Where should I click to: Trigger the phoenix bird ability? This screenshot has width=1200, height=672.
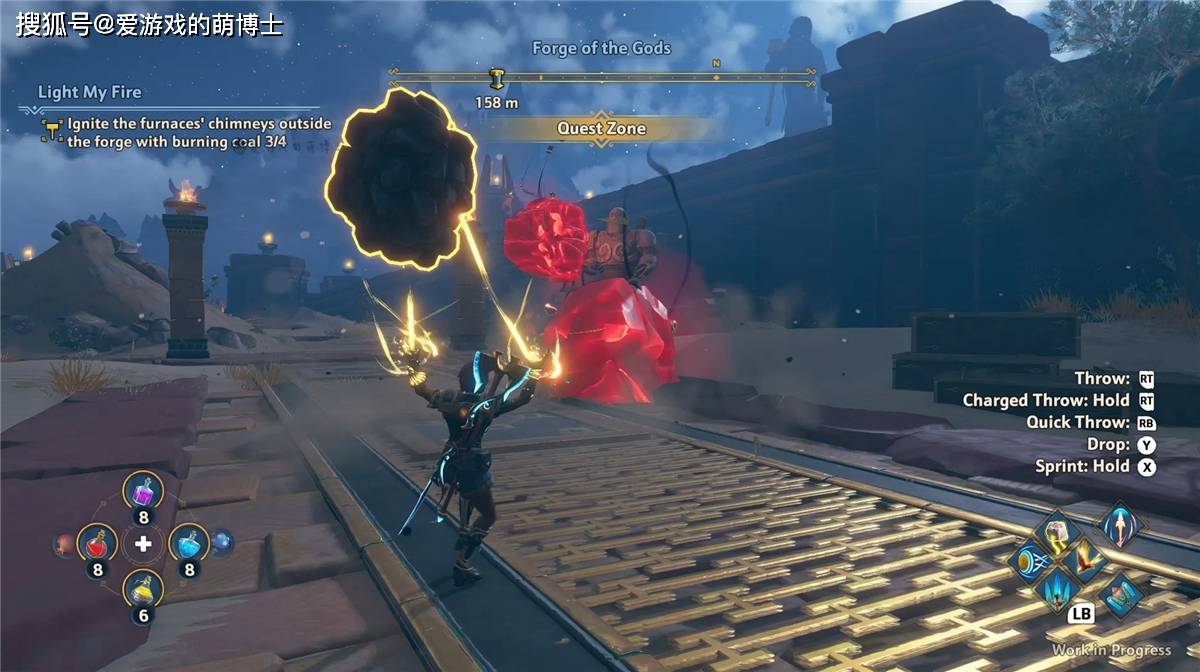click(1085, 561)
